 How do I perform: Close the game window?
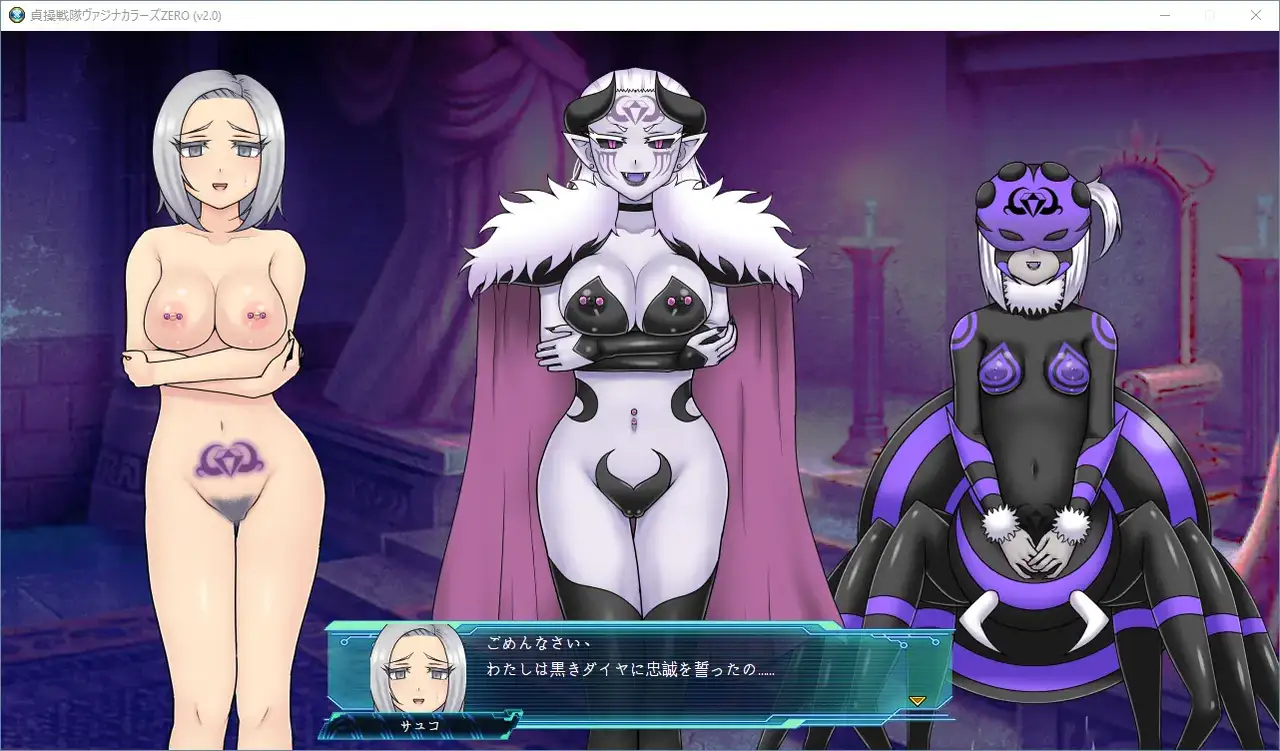1256,15
